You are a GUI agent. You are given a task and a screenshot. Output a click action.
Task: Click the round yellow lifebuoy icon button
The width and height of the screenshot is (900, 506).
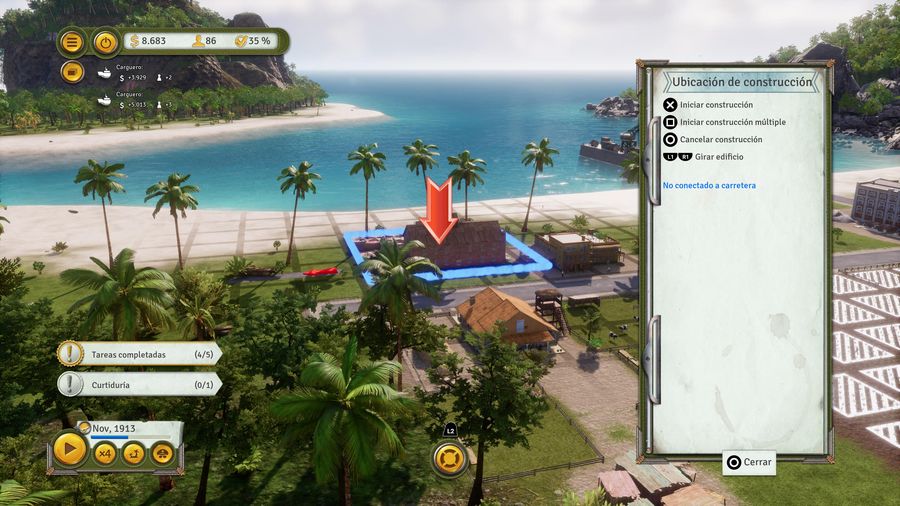pyautogui.click(x=449, y=458)
